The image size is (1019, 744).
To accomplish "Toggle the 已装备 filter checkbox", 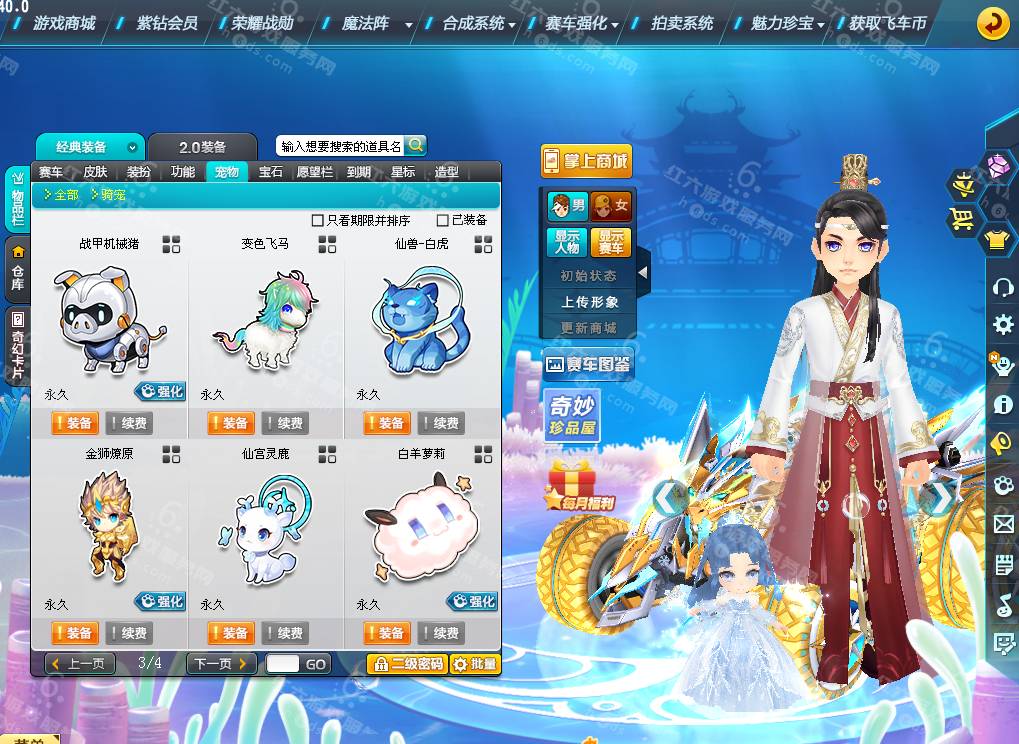I will [x=443, y=220].
